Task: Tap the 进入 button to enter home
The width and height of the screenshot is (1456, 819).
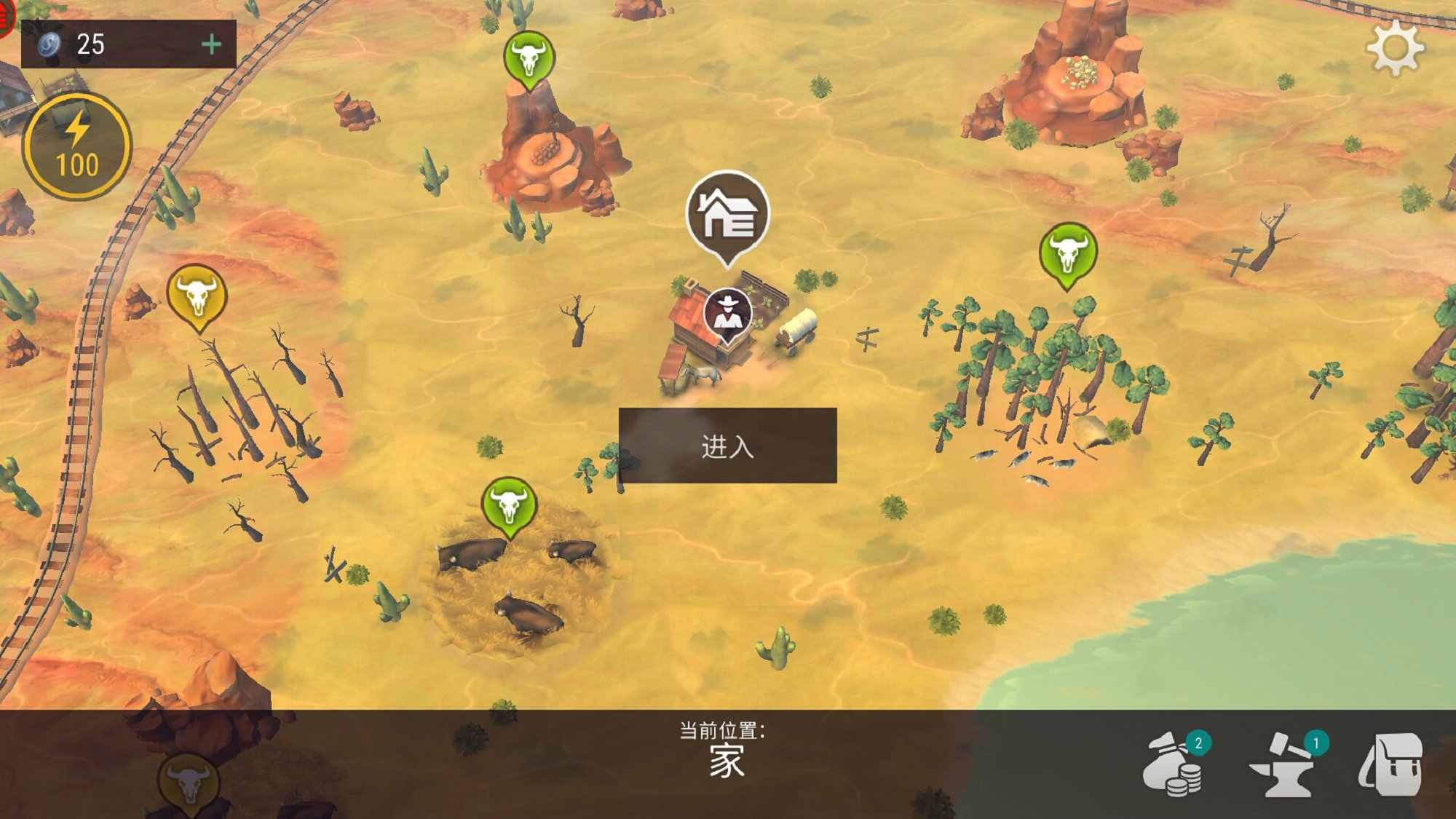Action: pyautogui.click(x=727, y=446)
